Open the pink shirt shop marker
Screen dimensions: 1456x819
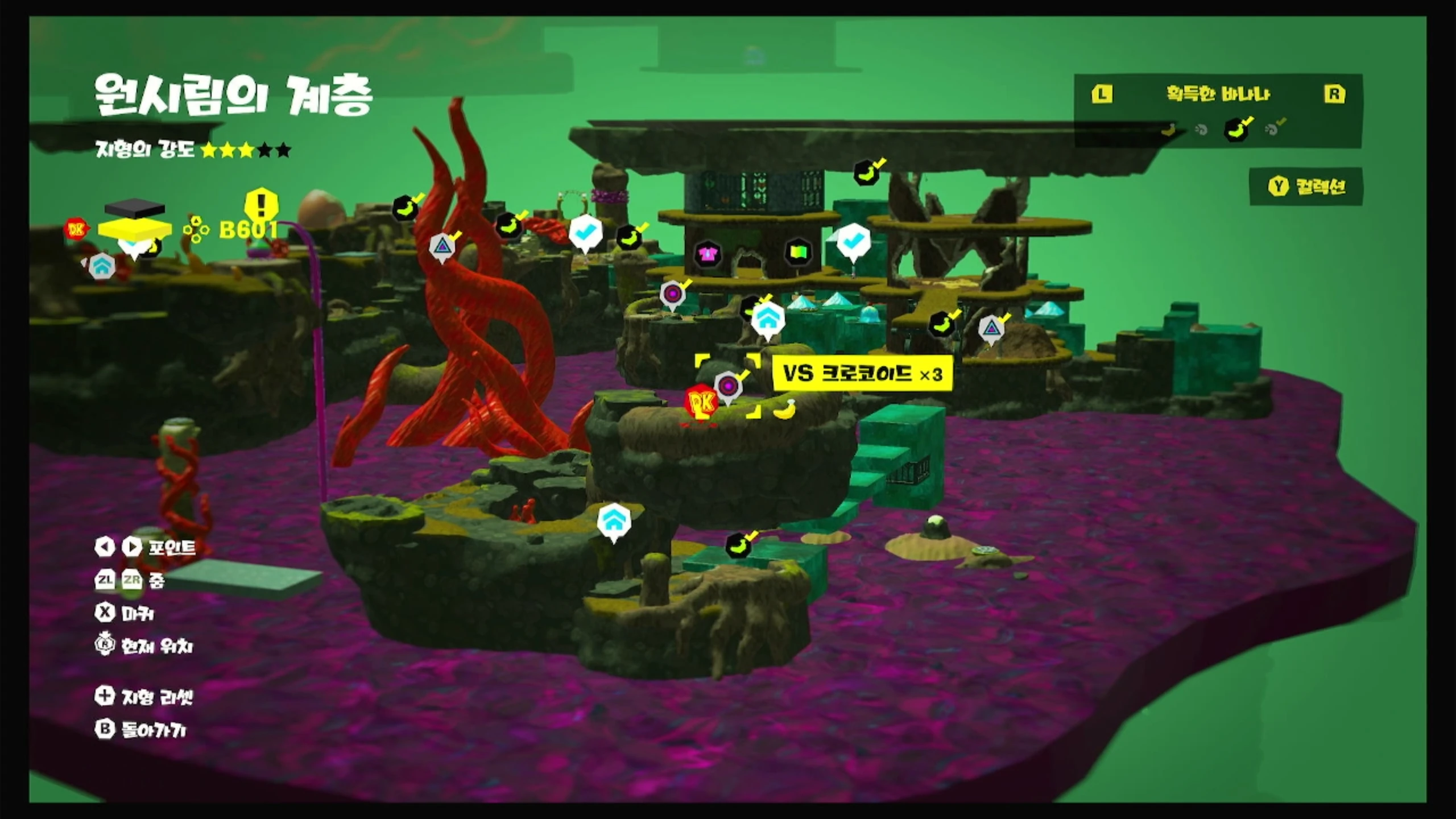click(708, 254)
